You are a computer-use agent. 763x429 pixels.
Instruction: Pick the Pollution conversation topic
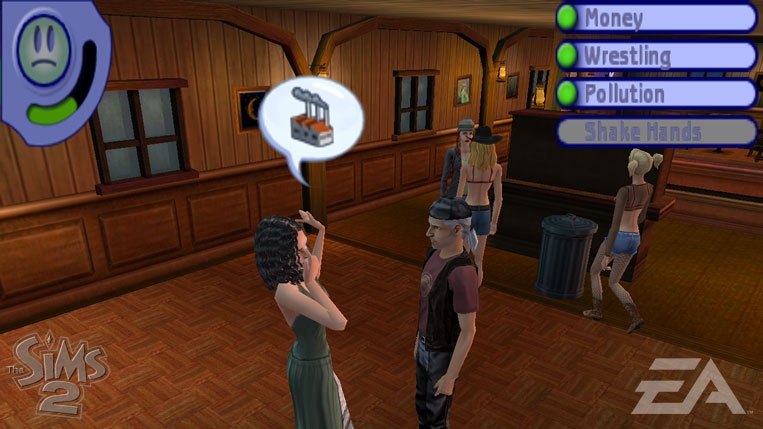(x=656, y=94)
